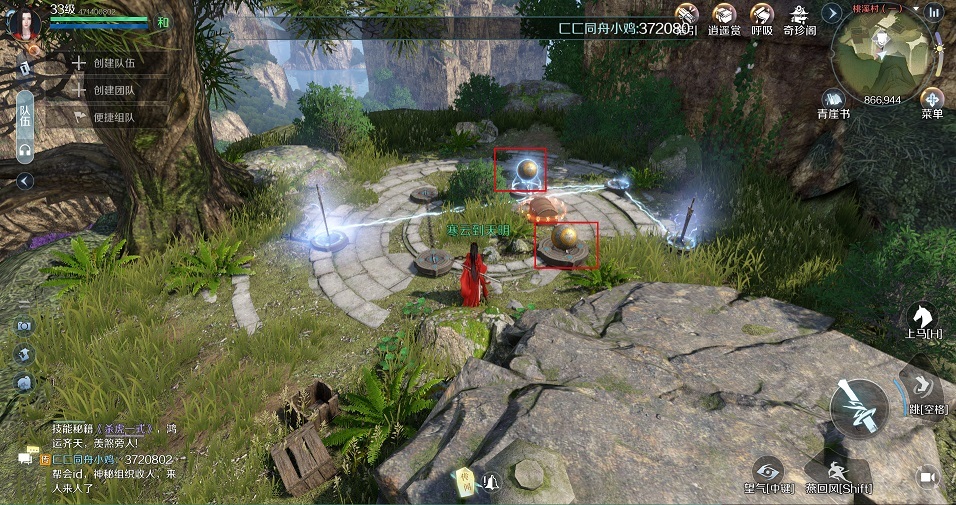Open the 呼吸 feature icon
This screenshot has width=956, height=505.
(x=762, y=18)
